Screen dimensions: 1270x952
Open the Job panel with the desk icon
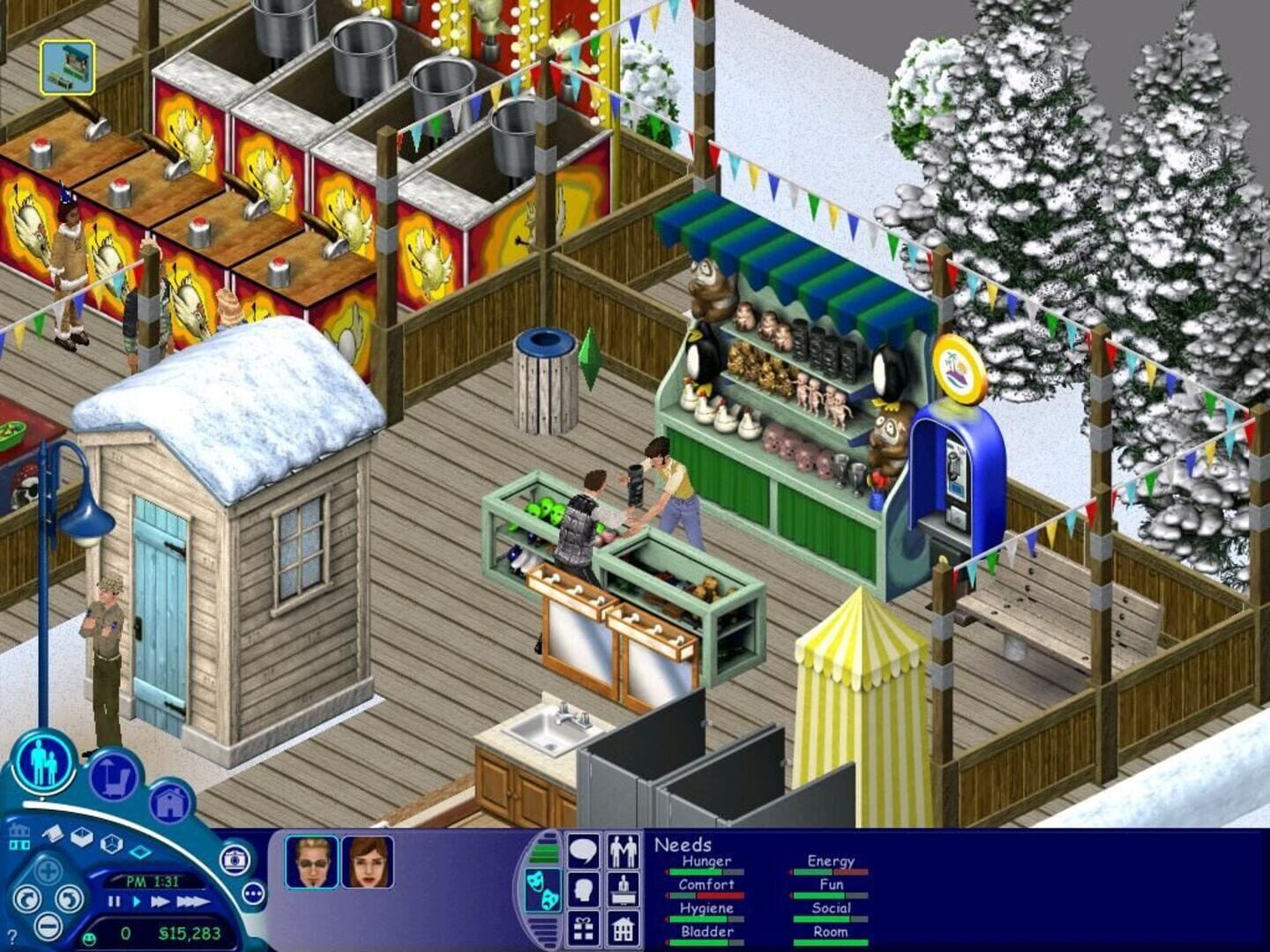point(623,889)
